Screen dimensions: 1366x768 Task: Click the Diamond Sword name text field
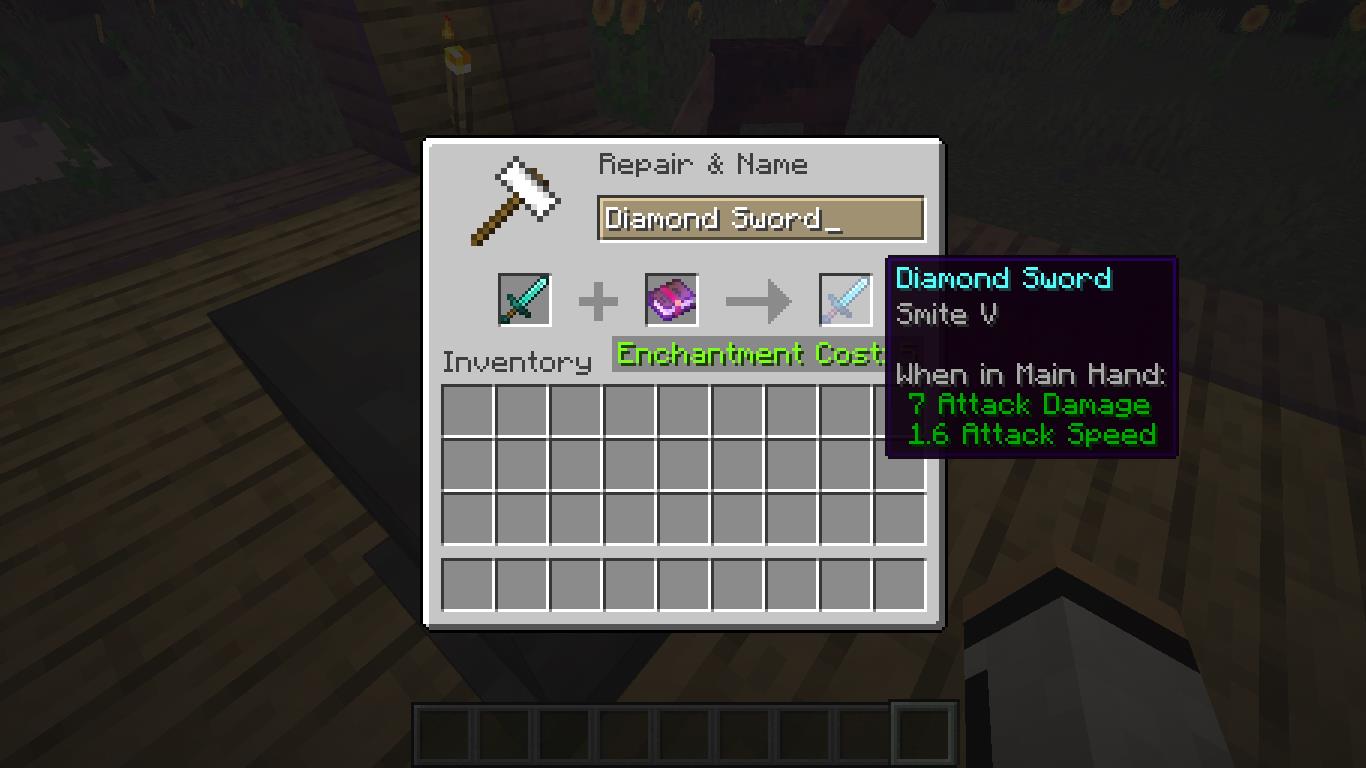(x=760, y=218)
